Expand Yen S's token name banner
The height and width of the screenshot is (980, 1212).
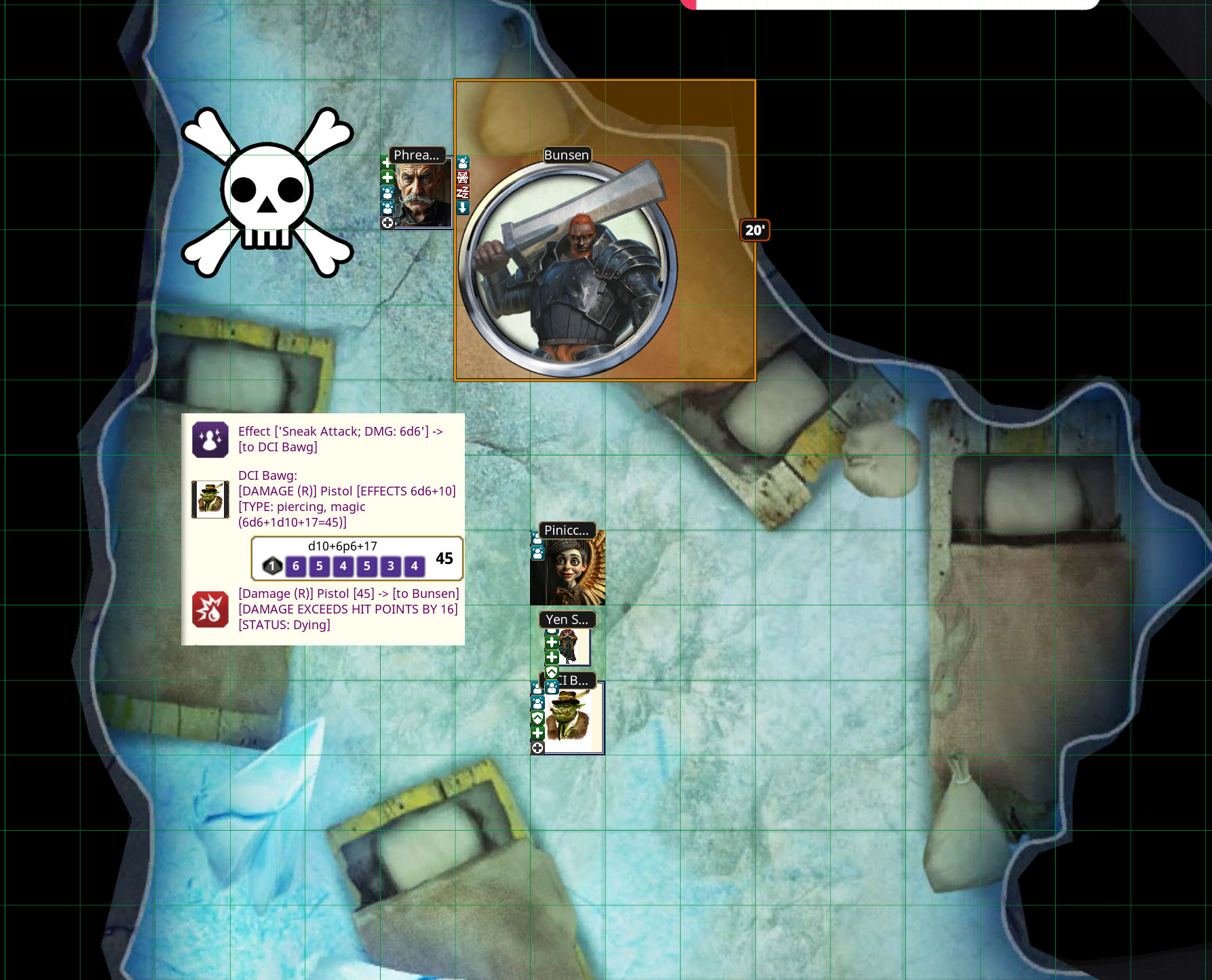tap(568, 620)
